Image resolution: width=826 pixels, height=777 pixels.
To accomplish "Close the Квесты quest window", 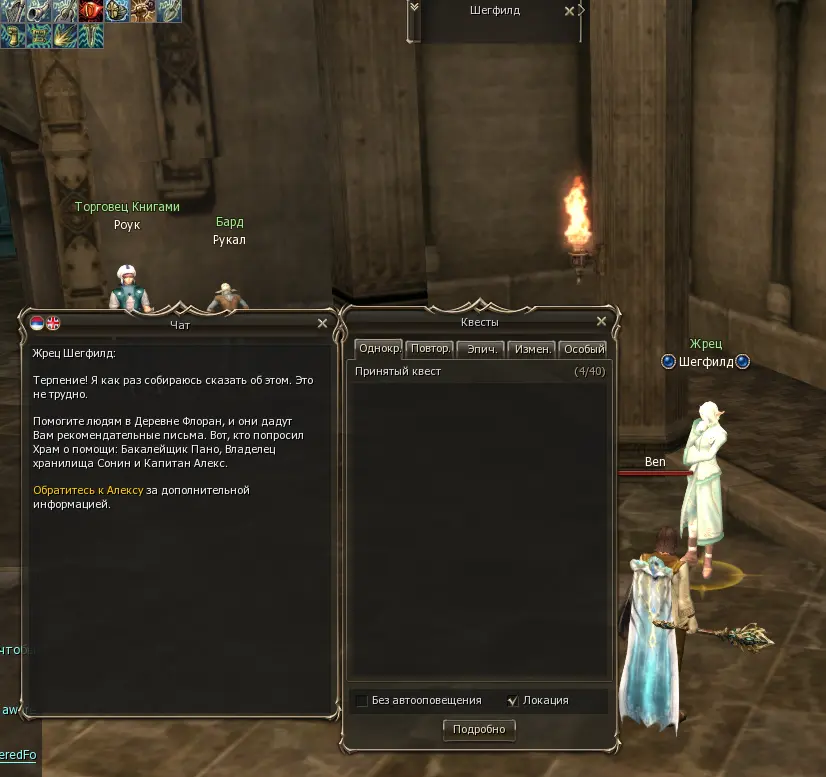I will point(601,322).
